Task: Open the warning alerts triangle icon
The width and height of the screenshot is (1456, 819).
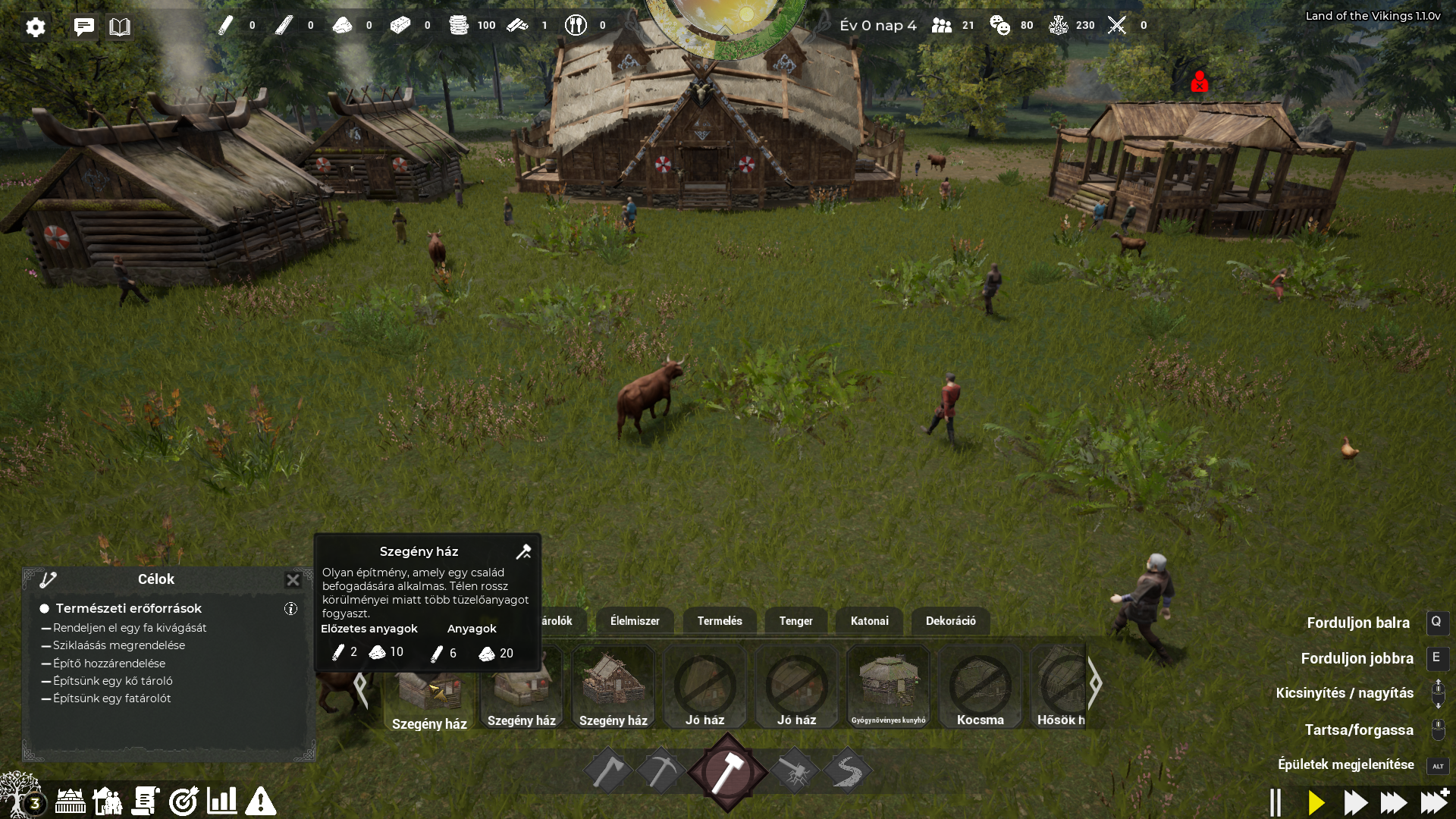Action: (x=260, y=801)
